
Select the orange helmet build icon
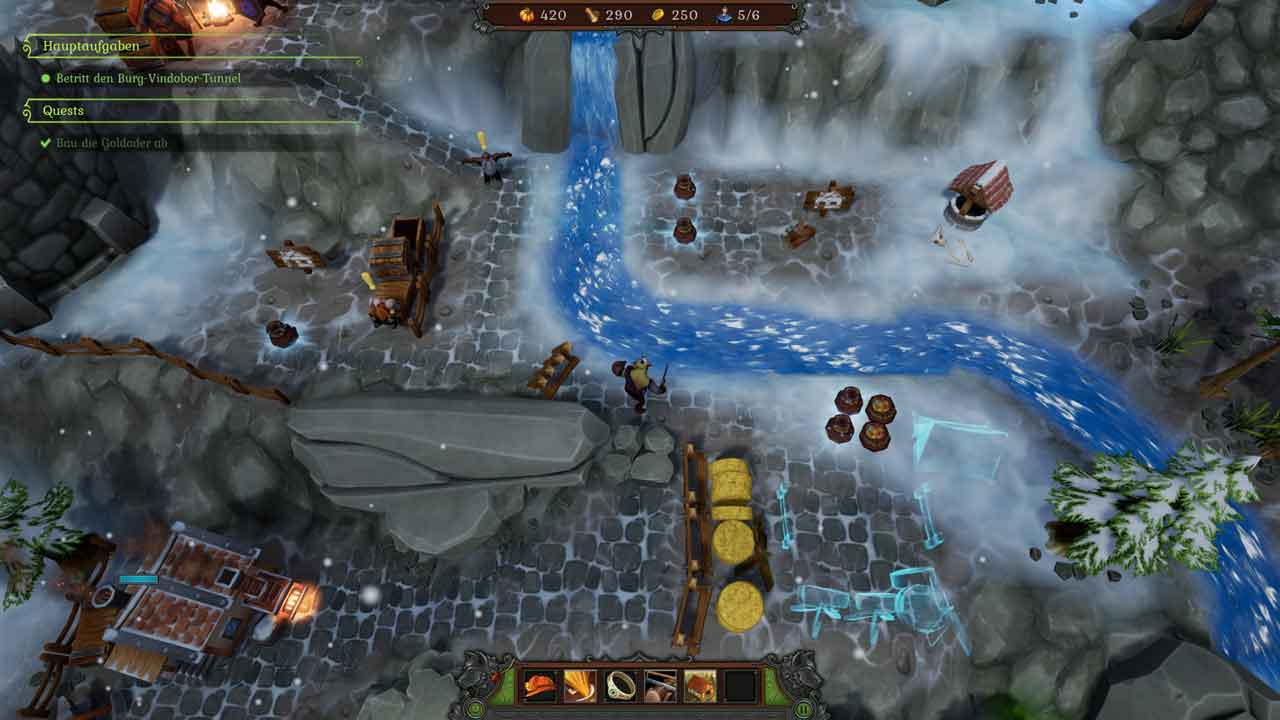[x=540, y=686]
